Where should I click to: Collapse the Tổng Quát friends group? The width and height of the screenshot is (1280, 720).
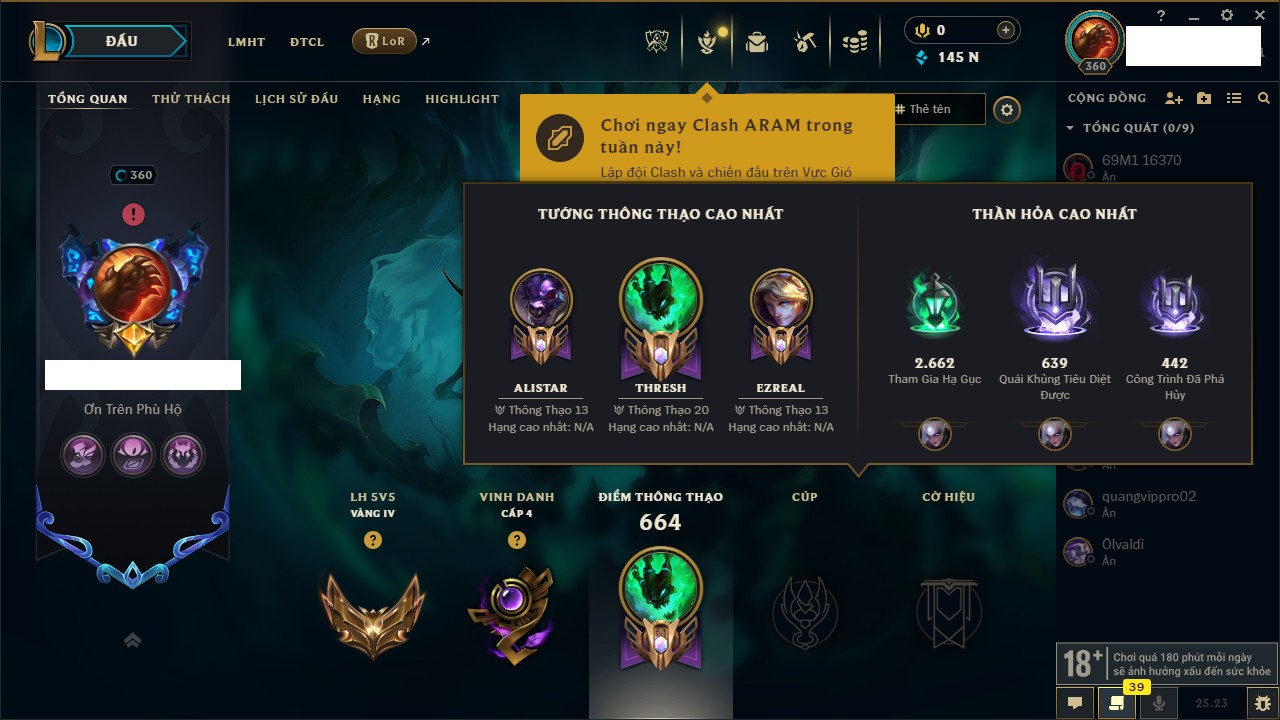click(x=1071, y=128)
